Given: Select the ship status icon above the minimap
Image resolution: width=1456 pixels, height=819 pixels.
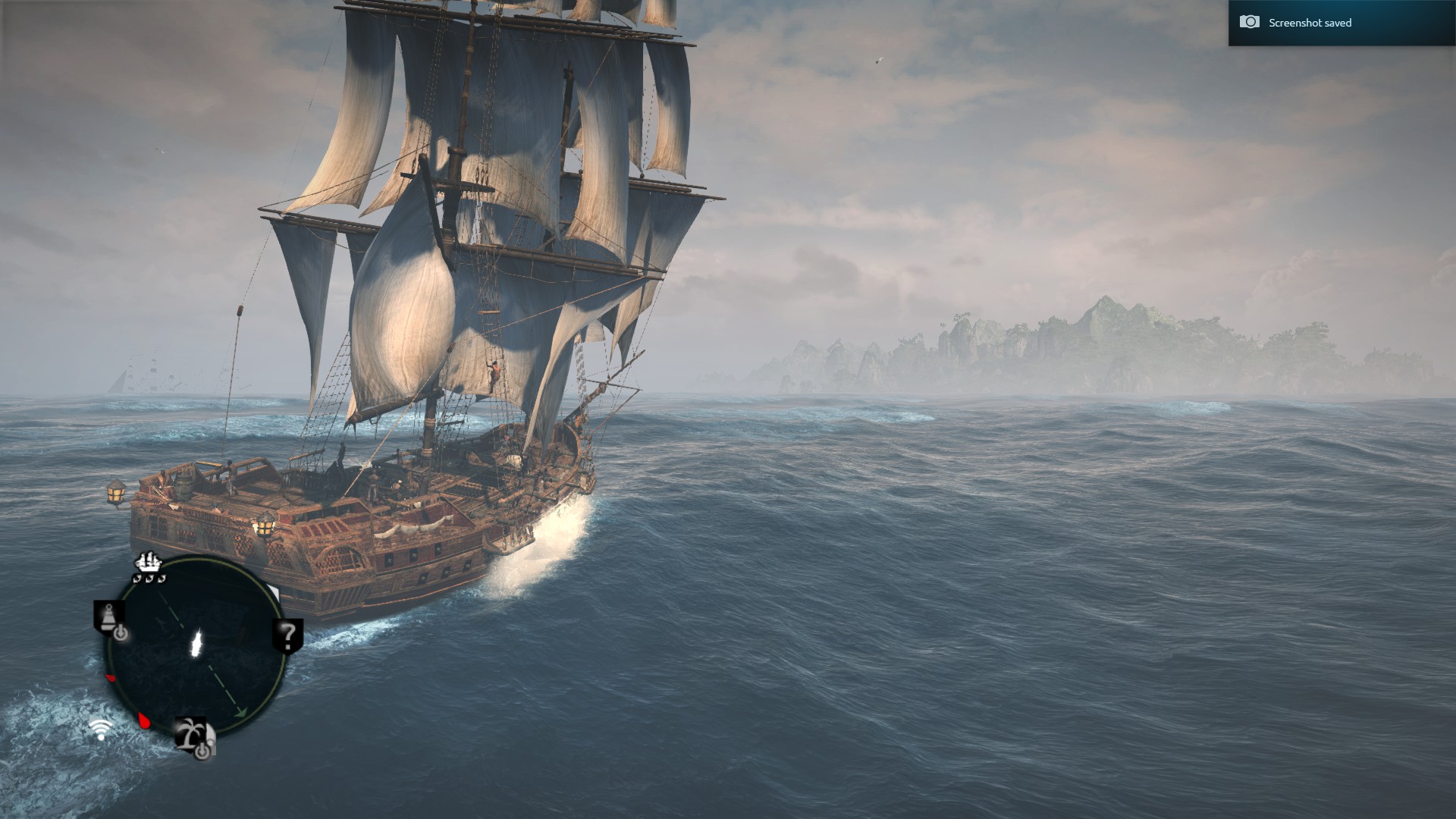Looking at the screenshot, I should [148, 563].
